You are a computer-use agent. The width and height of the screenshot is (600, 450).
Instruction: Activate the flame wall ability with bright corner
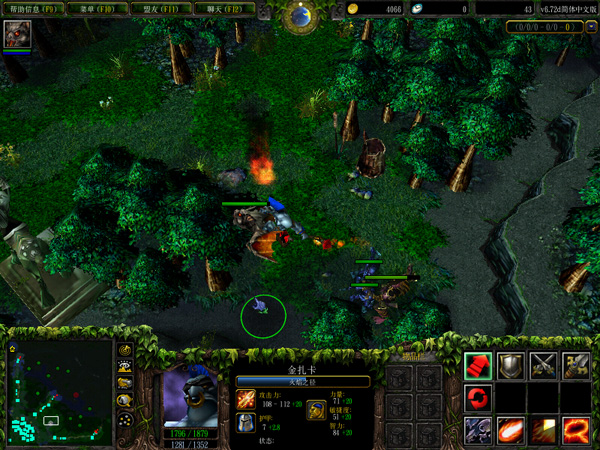tap(544, 430)
